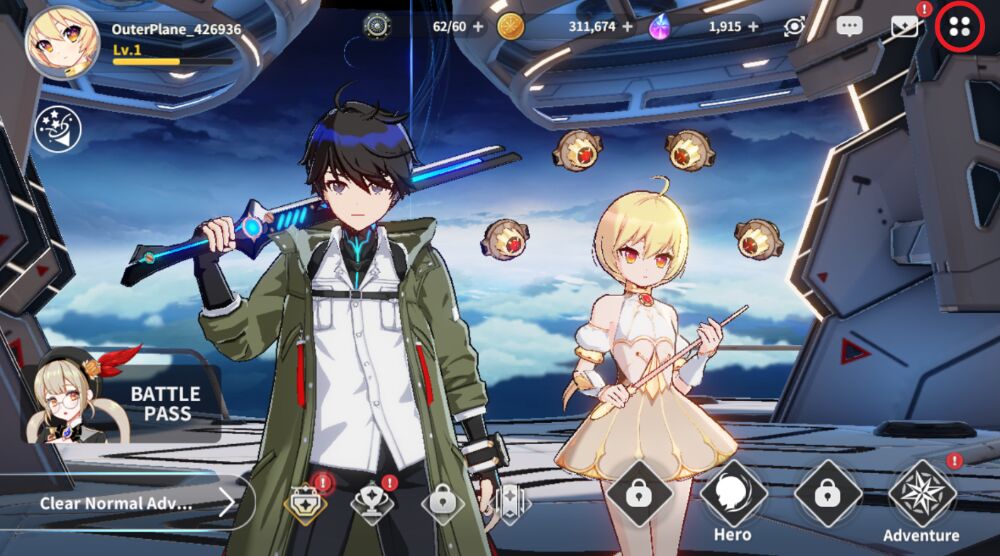Open the chat speech bubble
This screenshot has height=556, width=1000.
(x=850, y=27)
